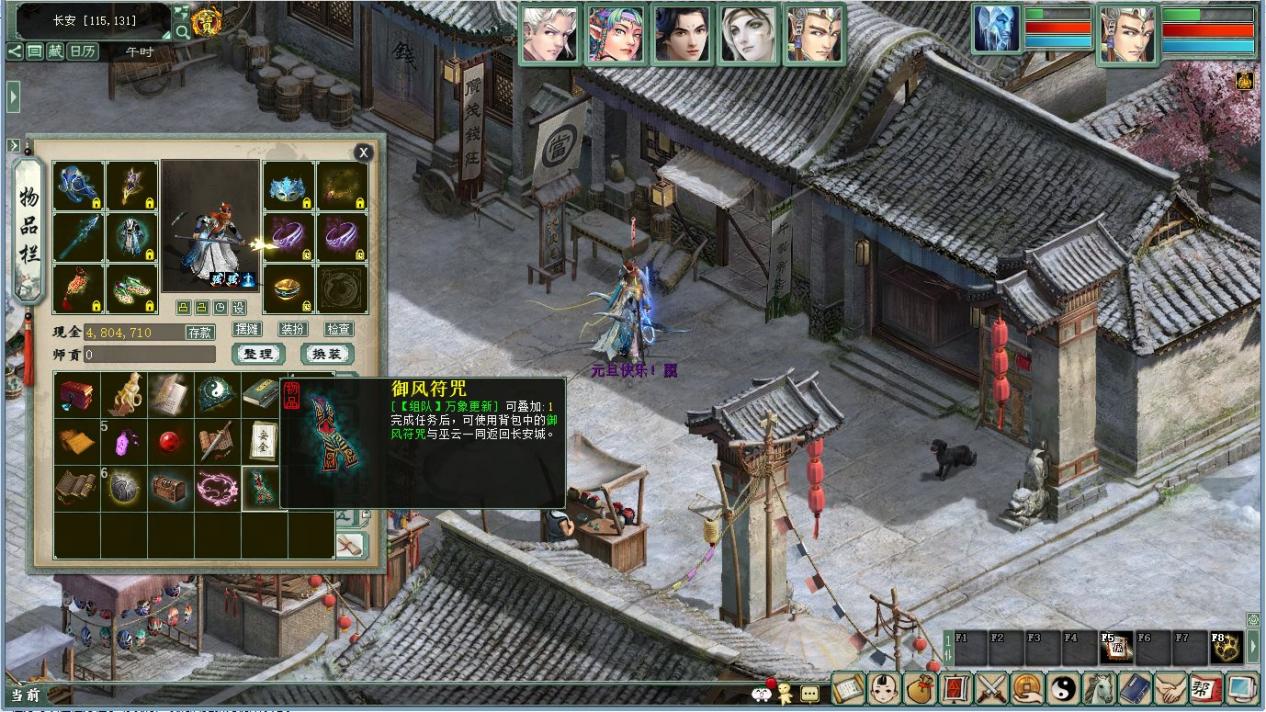Open the computer monitor system menu
The height and width of the screenshot is (712, 1266).
point(1243,688)
